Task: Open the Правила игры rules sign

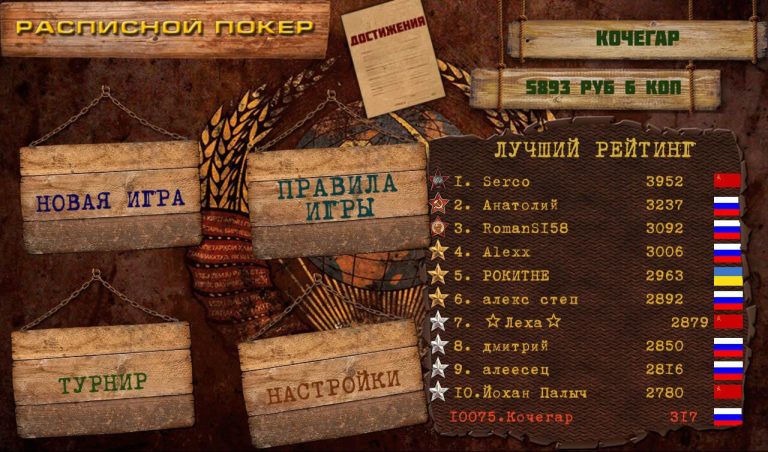Action: click(336, 198)
